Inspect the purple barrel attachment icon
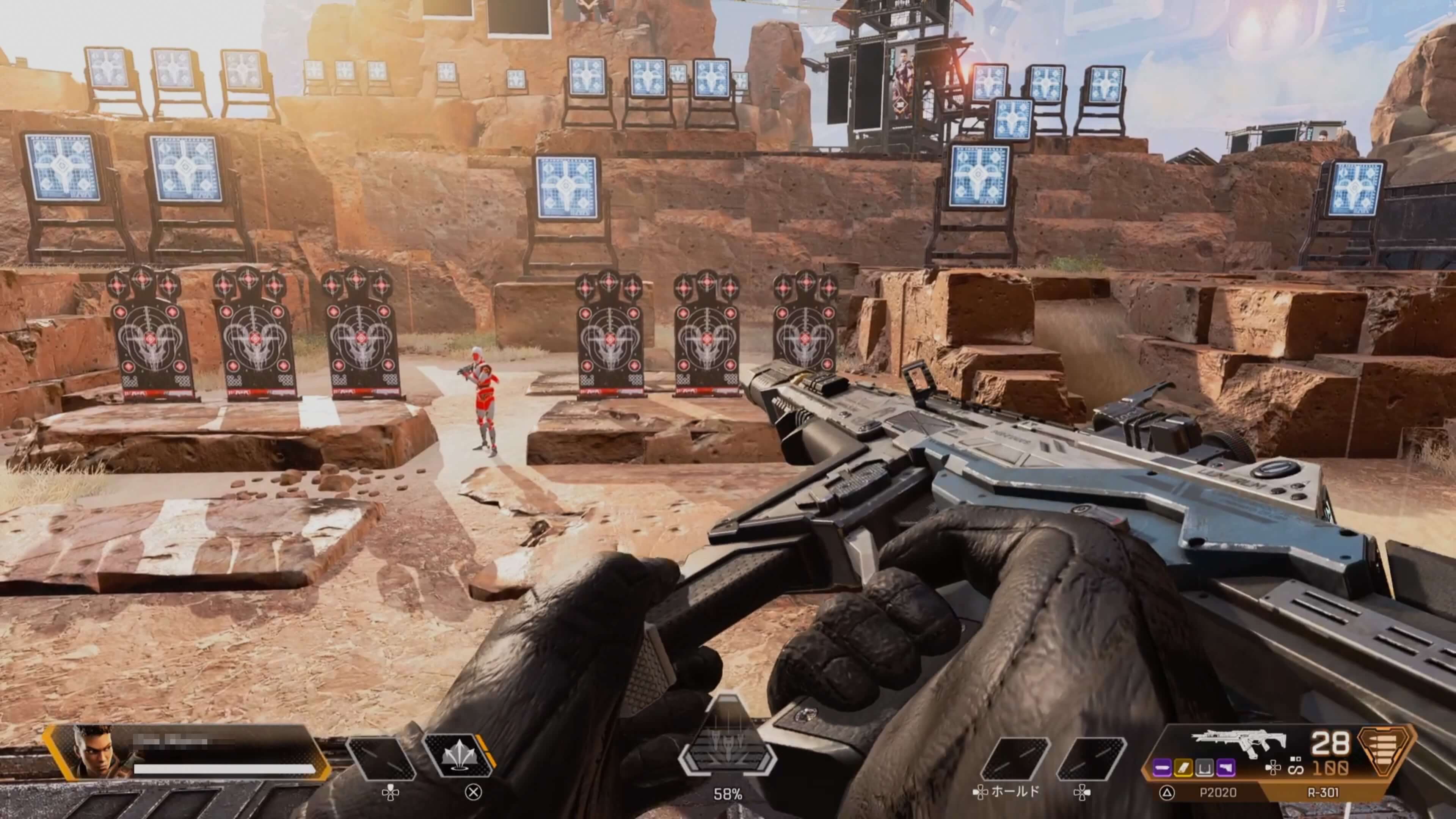This screenshot has height=819, width=1456. 1162,767
